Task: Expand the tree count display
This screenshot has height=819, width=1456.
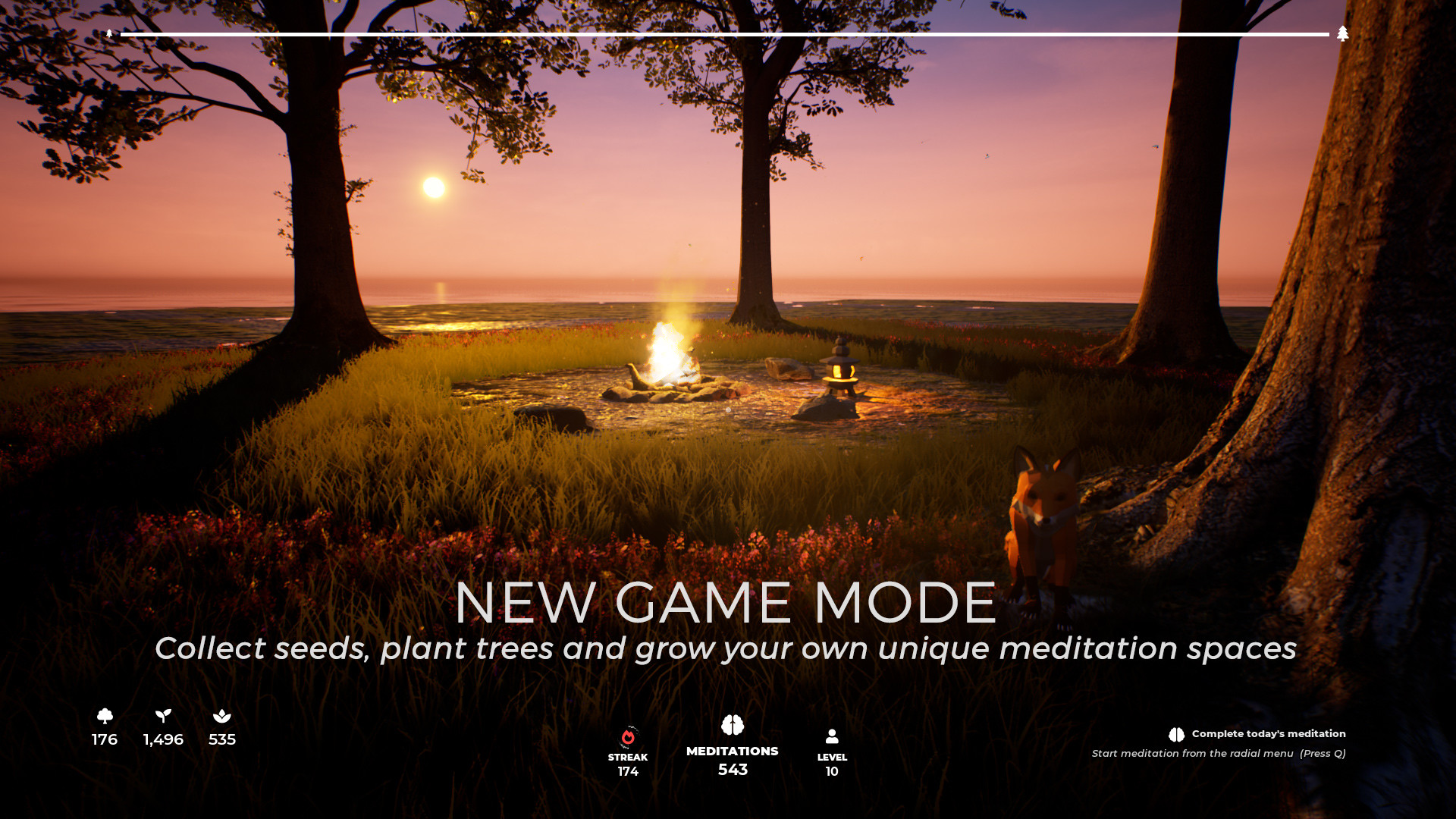Action: pyautogui.click(x=103, y=739)
